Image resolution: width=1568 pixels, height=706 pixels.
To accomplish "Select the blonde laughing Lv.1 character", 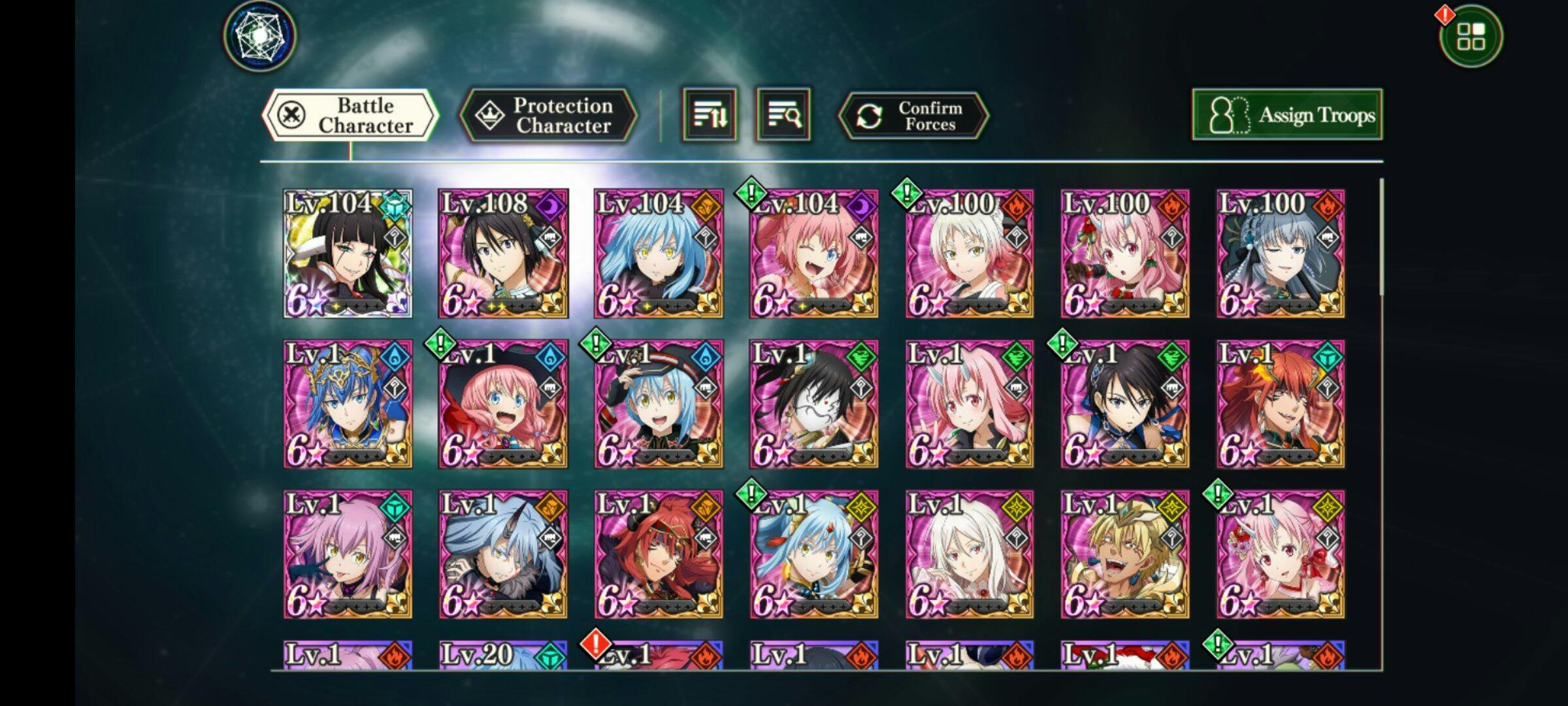I will (1125, 554).
